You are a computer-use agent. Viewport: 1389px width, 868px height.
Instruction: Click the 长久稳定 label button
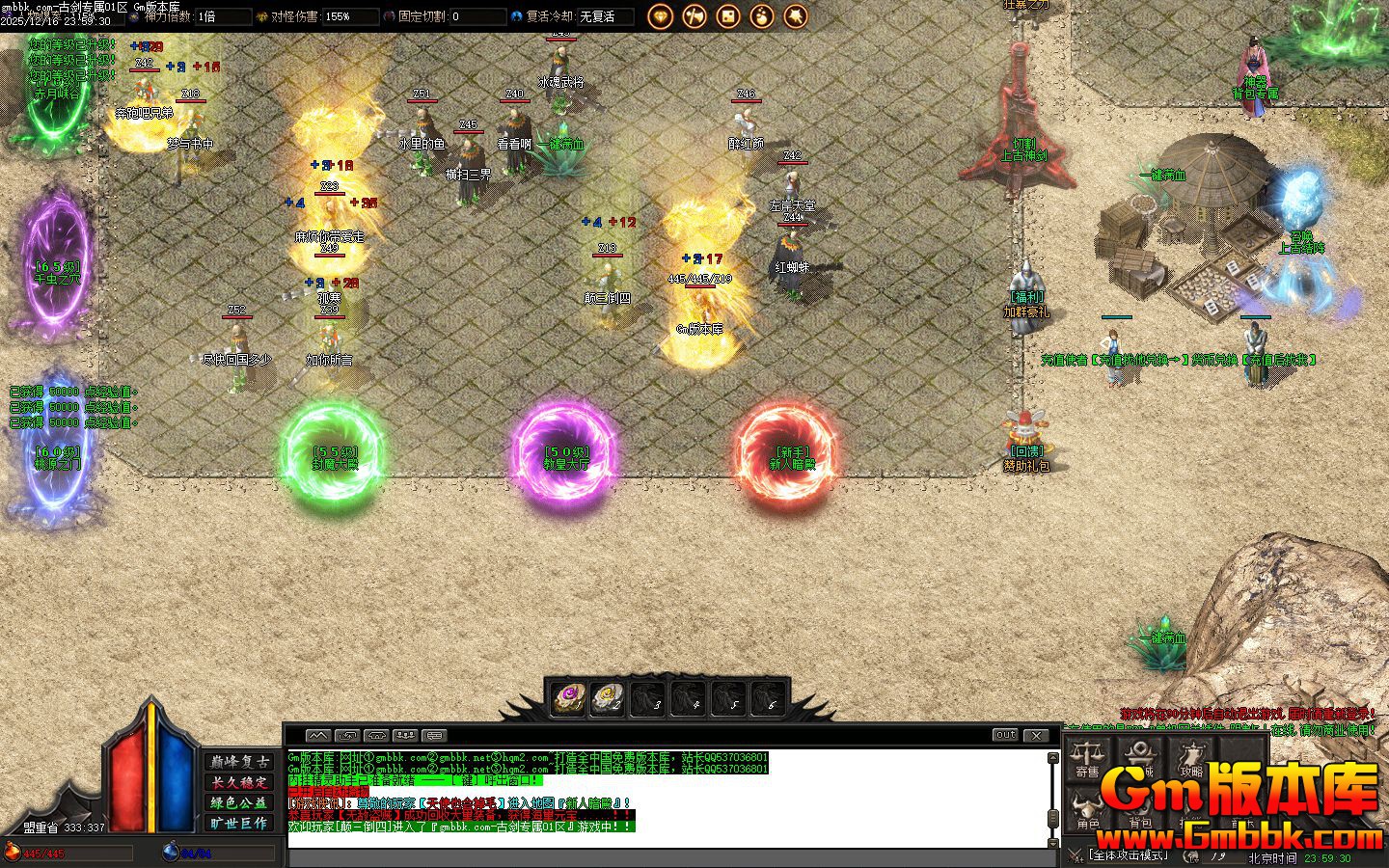(240, 782)
